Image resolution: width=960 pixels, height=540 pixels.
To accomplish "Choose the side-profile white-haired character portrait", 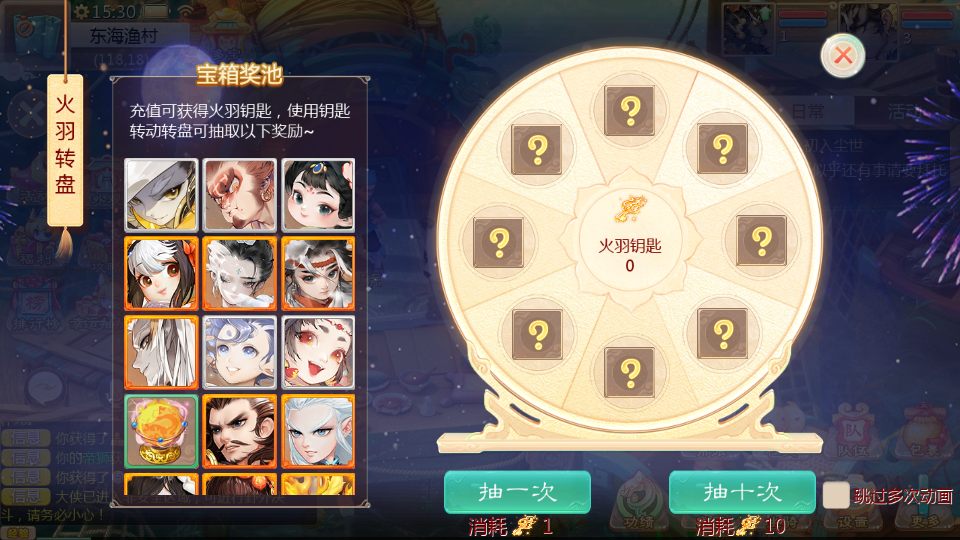I will coord(161,352).
